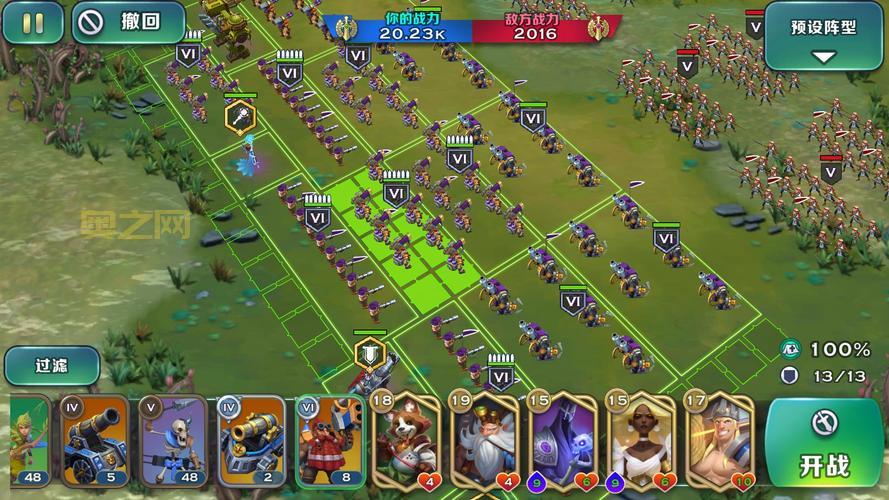Open the 过滤 filter options
Screen dimensions: 889x500
coord(51,366)
